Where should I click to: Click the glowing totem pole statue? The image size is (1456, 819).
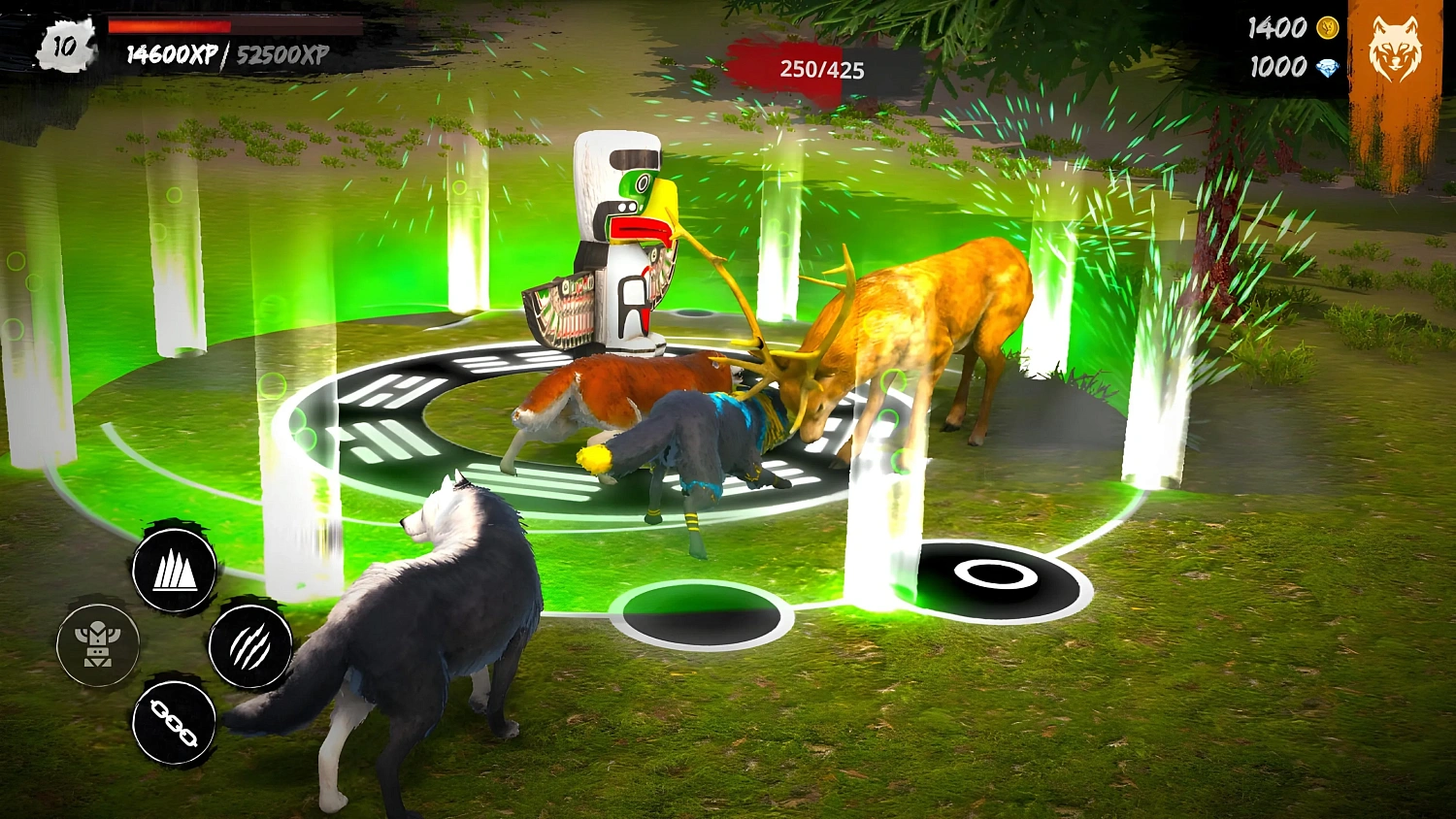click(621, 243)
